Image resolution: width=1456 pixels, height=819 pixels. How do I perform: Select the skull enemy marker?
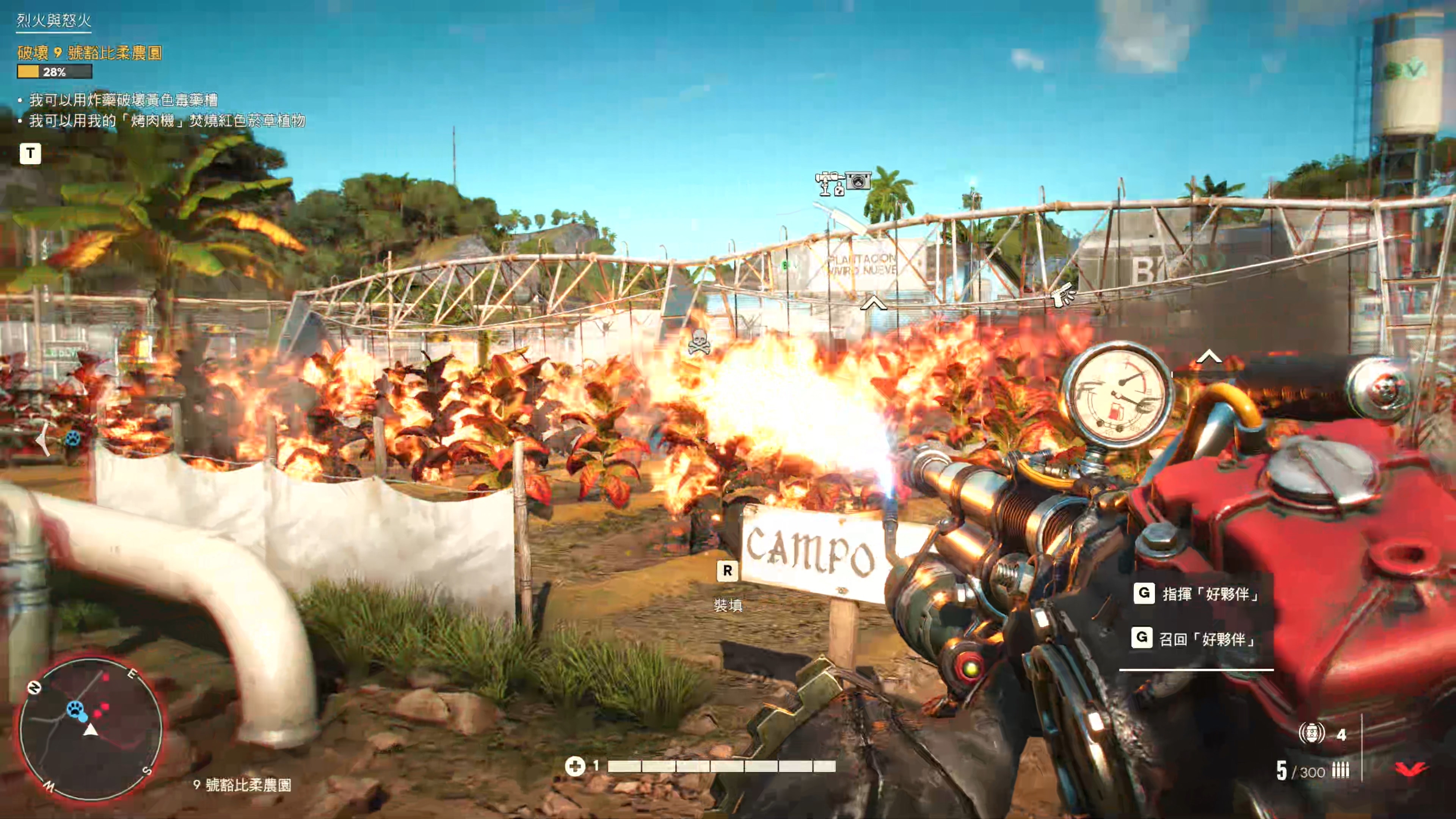click(x=698, y=342)
